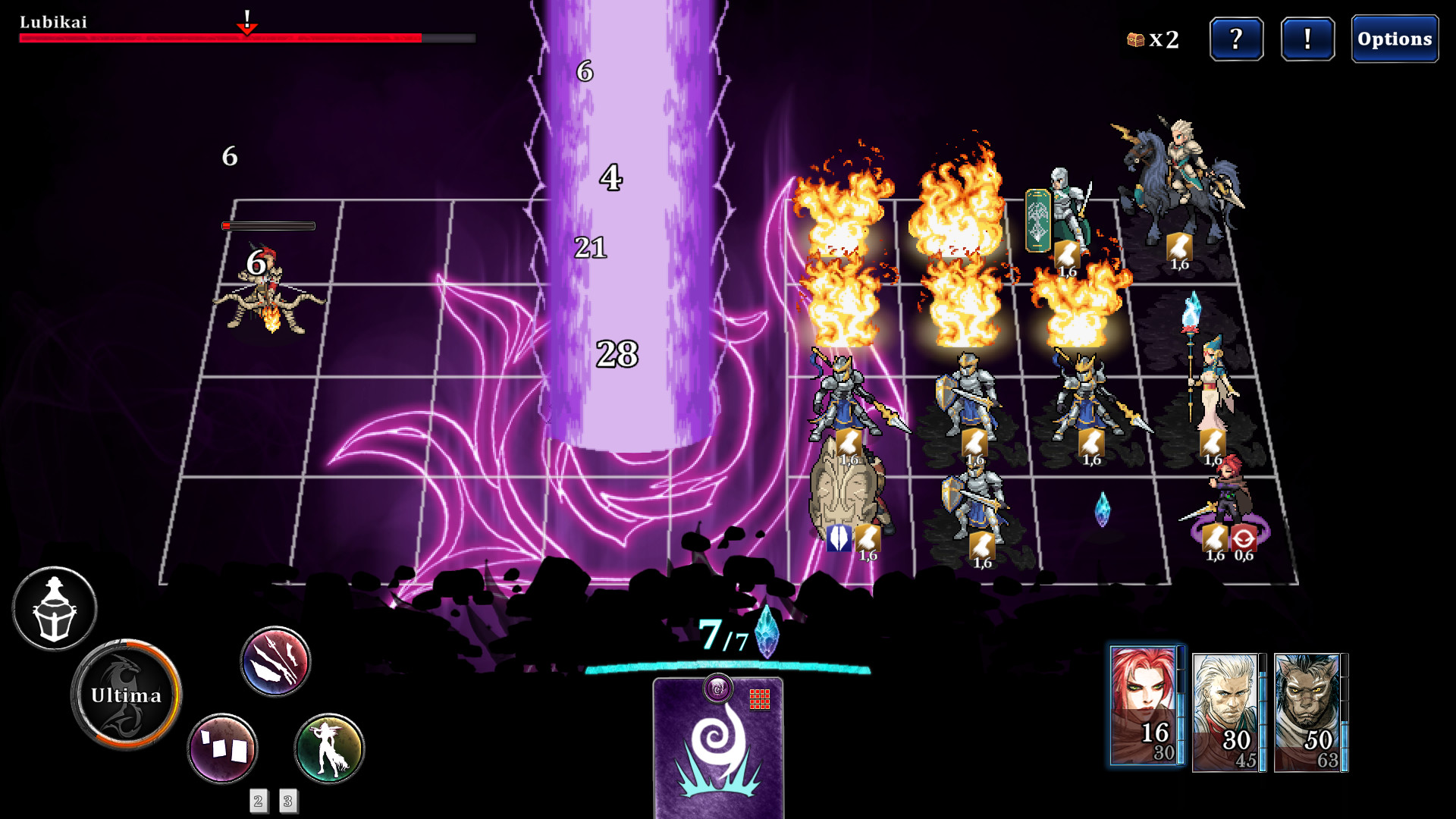1456x819 pixels.
Task: Click the ! notification button
Action: coord(1307,39)
